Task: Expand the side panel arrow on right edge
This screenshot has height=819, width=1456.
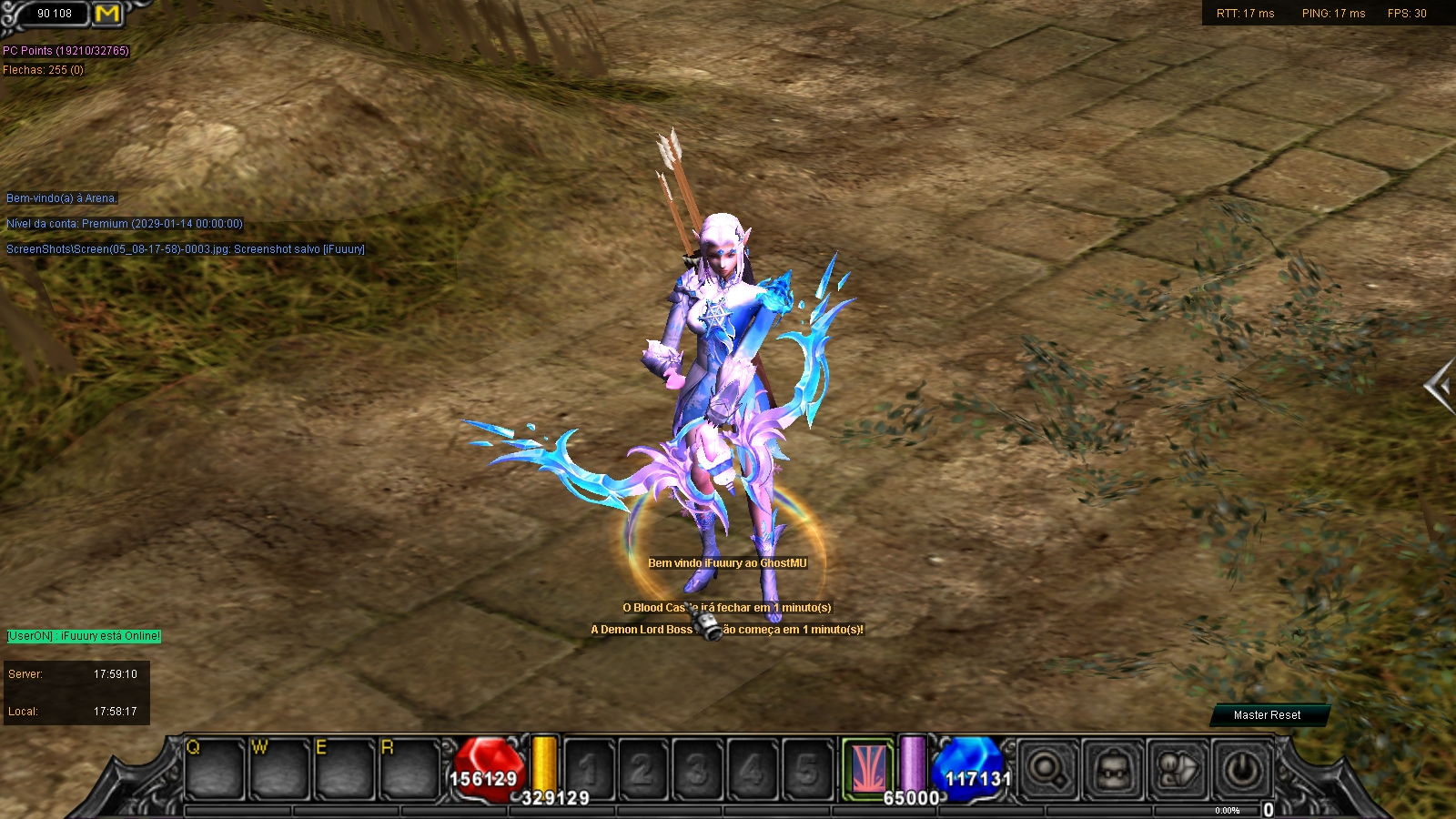Action: point(1440,387)
